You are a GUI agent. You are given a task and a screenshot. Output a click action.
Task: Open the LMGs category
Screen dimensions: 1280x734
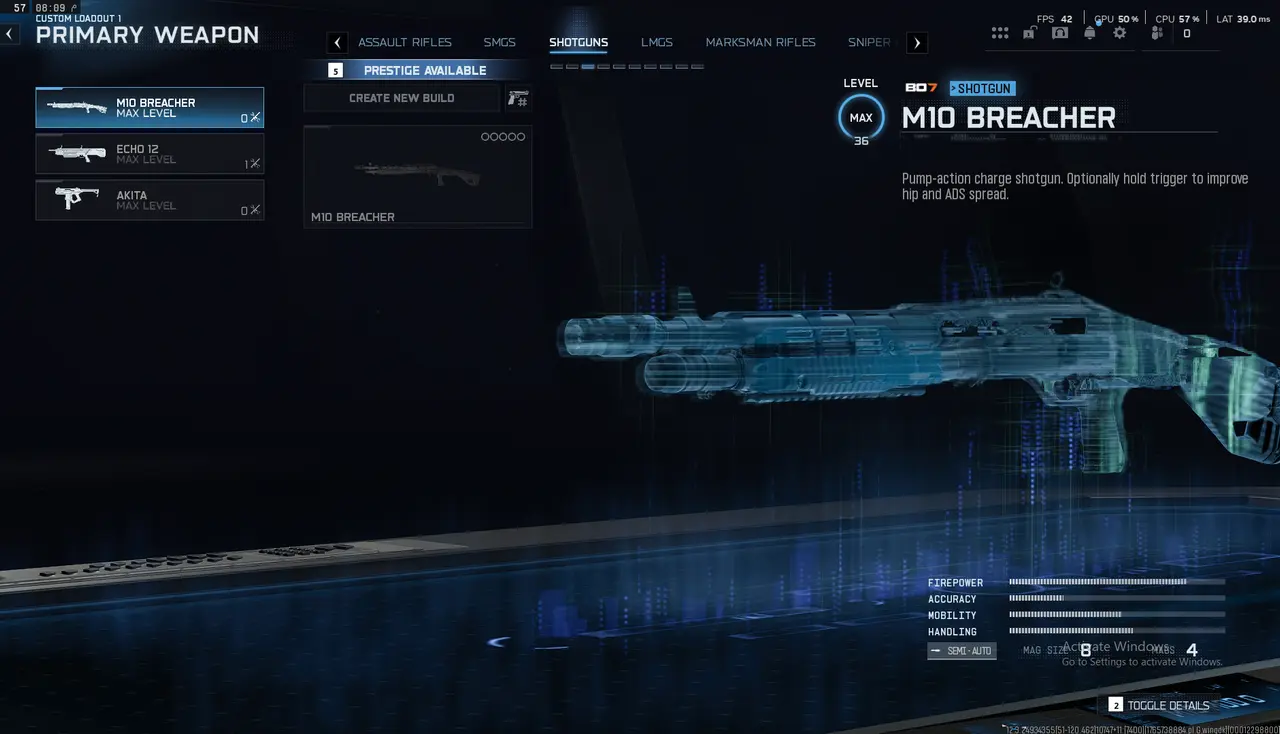click(657, 42)
